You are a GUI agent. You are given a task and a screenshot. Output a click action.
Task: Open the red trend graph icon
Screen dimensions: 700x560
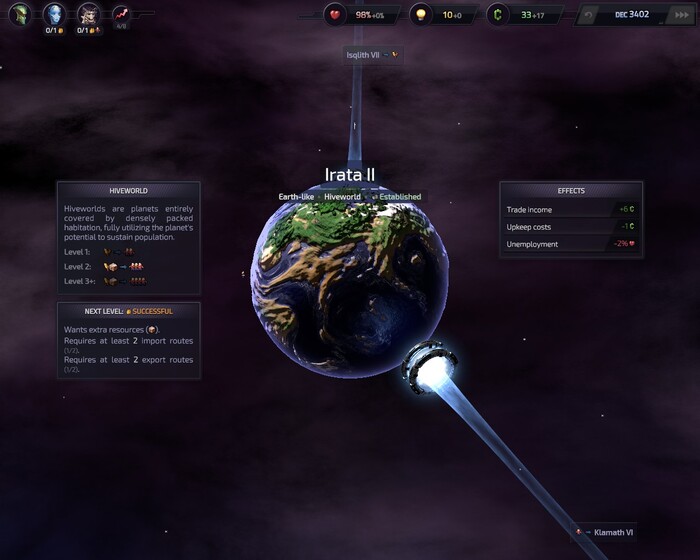point(122,14)
